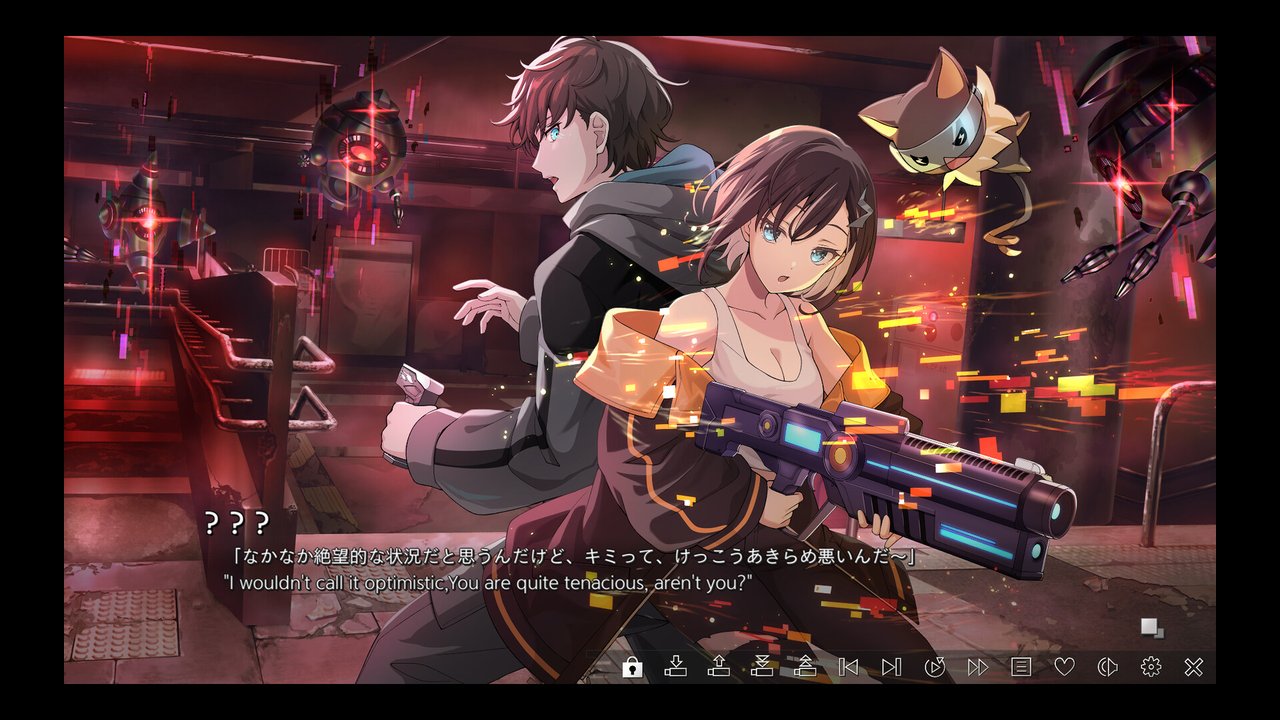Open the backlog text history
The image size is (1280, 720).
point(1021,667)
